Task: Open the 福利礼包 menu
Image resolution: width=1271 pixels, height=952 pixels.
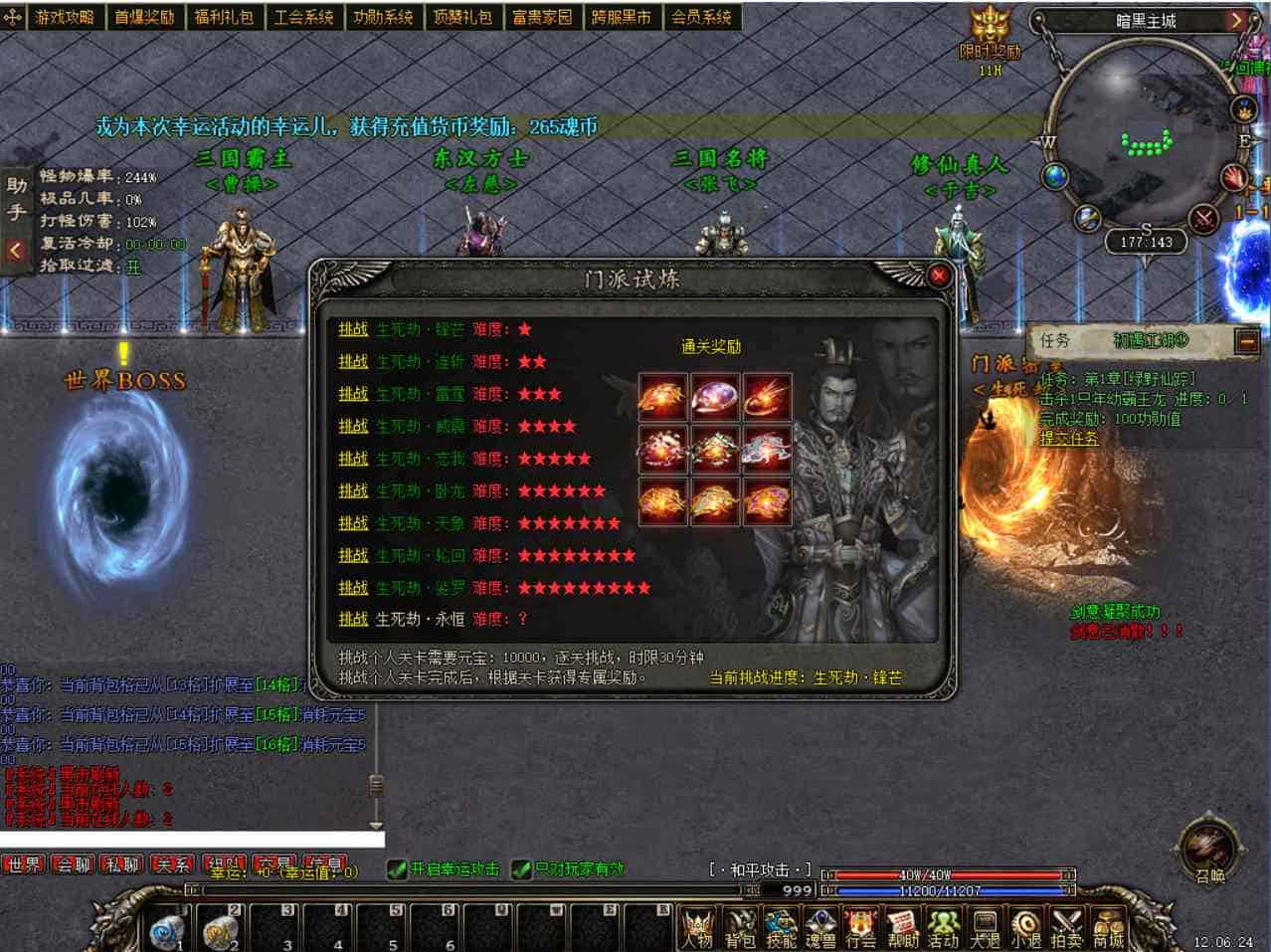Action: pyautogui.click(x=223, y=17)
